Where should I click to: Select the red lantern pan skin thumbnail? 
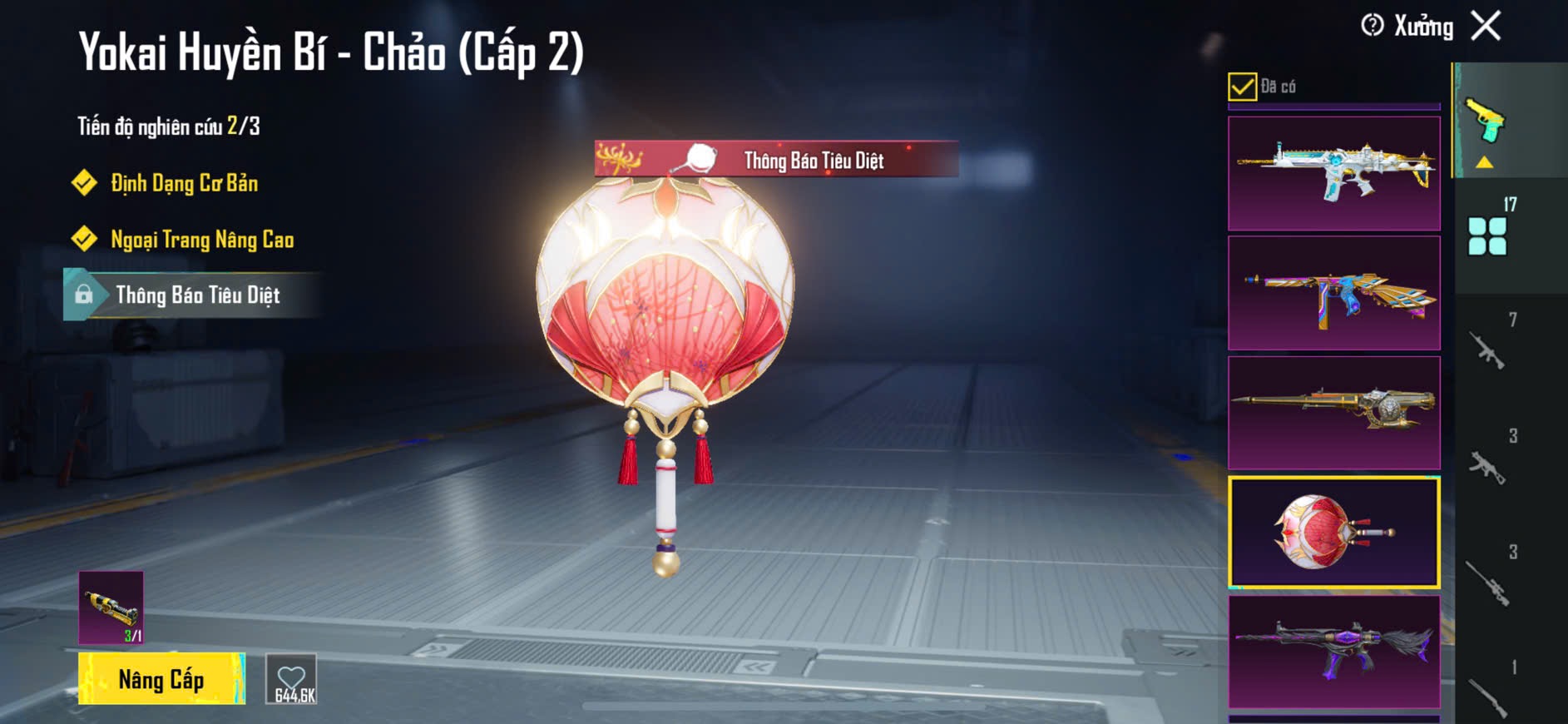pyautogui.click(x=1333, y=533)
